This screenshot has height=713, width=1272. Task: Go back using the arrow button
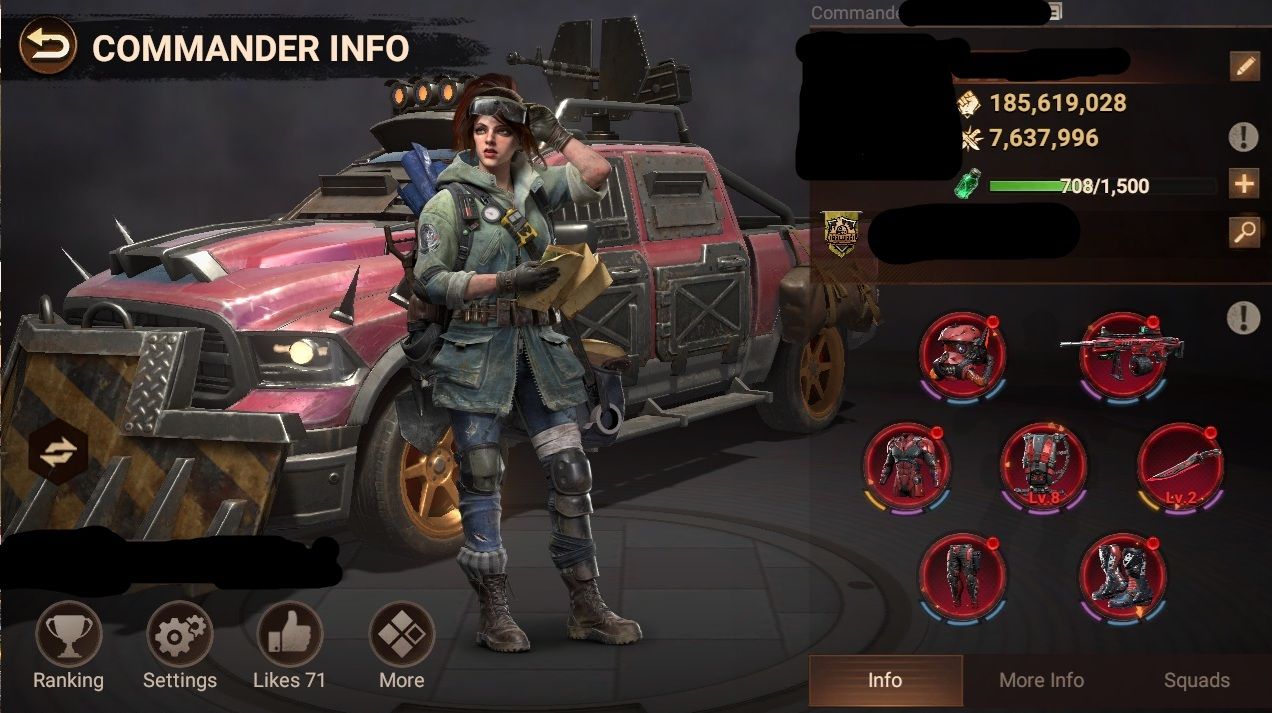48,47
